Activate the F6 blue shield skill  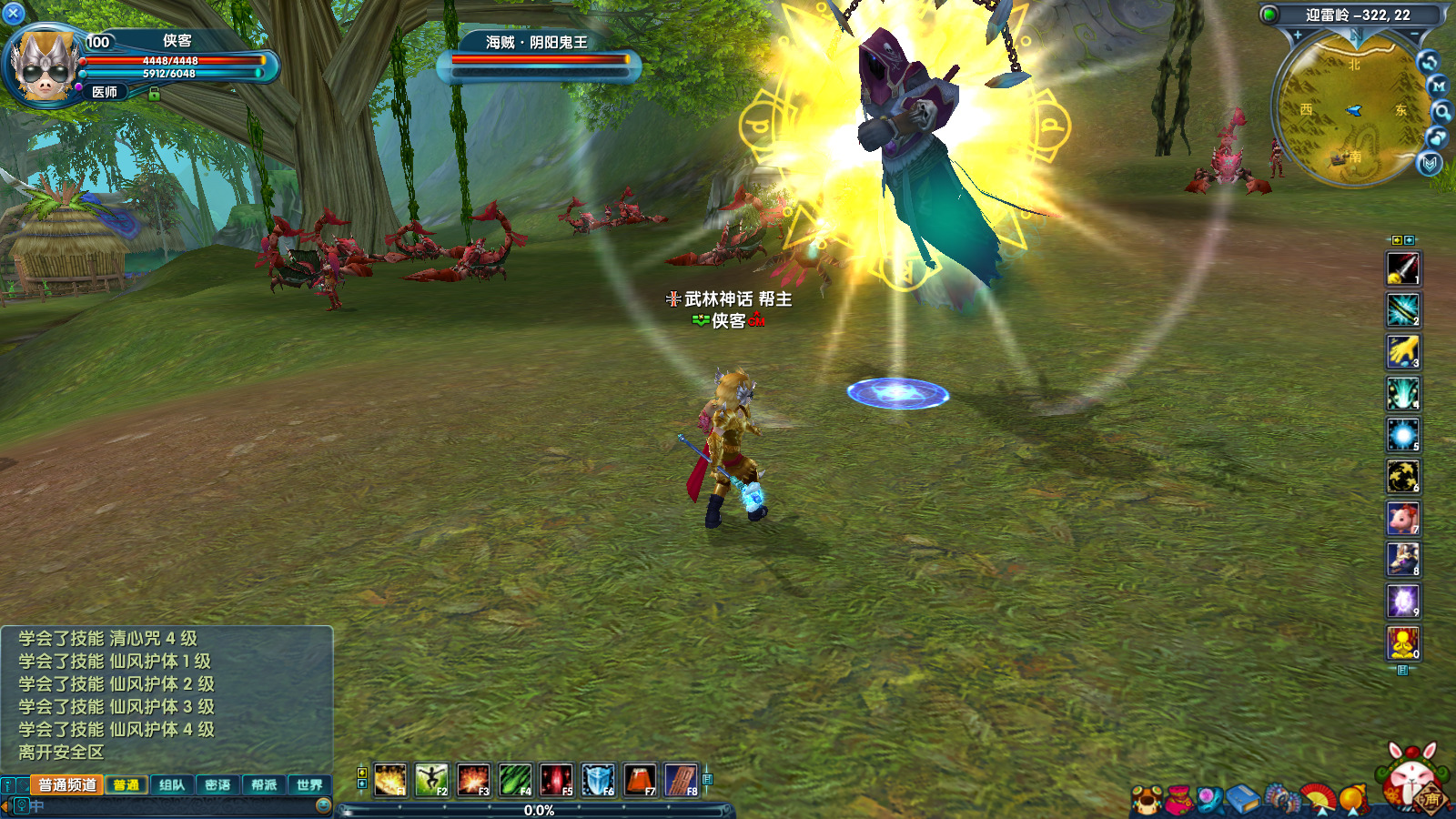point(598,780)
